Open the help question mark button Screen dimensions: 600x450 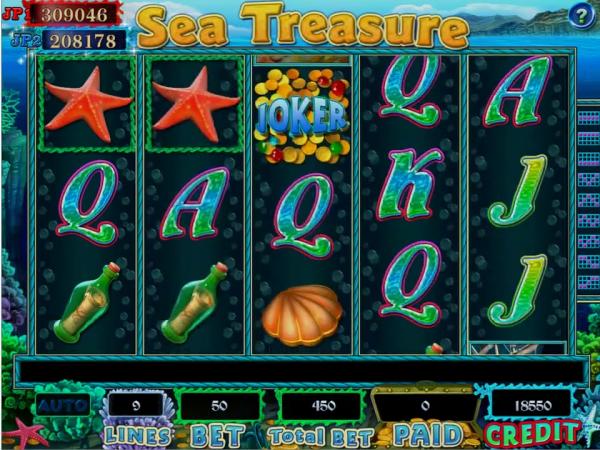point(581,15)
